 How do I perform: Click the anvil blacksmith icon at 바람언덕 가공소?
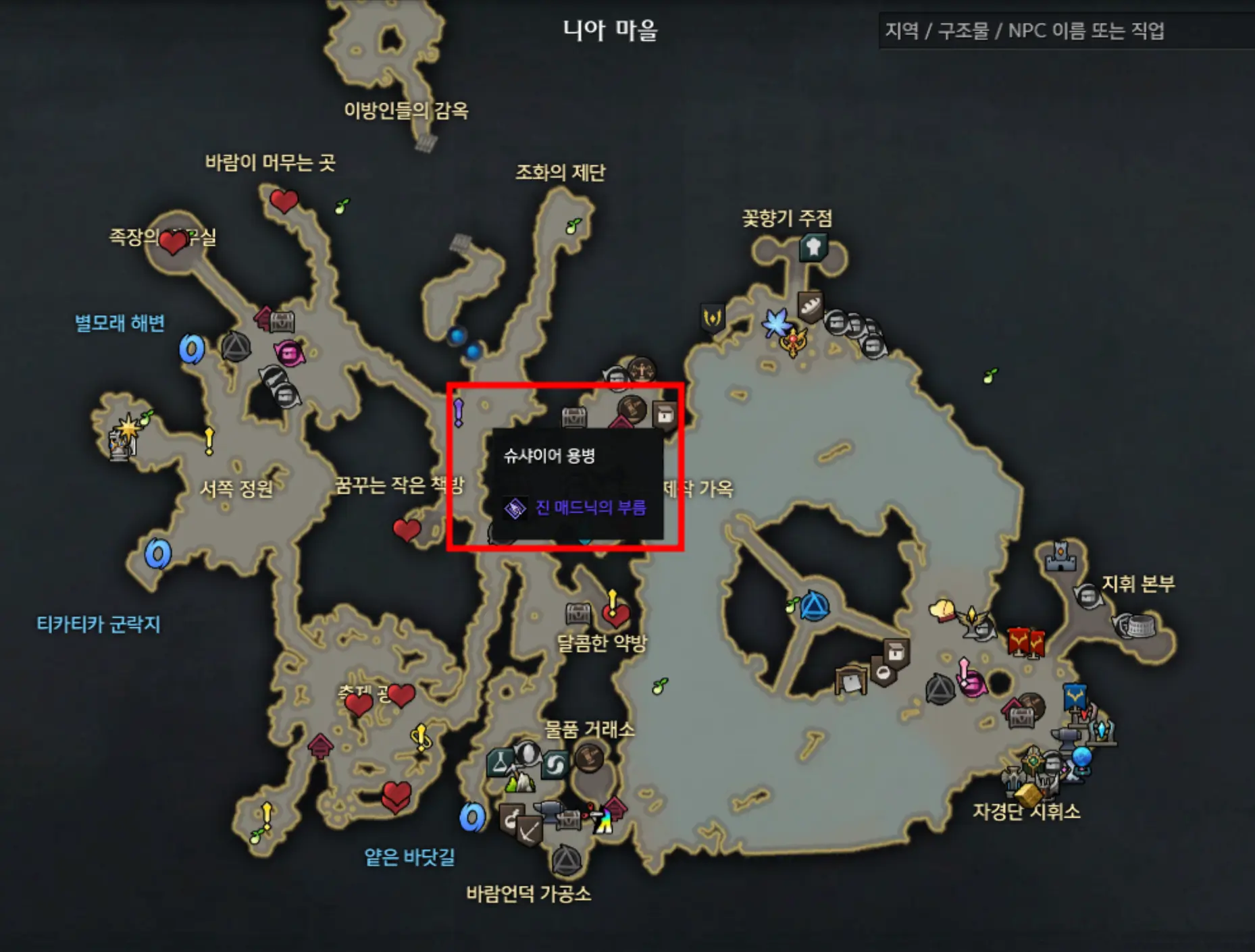point(548,811)
